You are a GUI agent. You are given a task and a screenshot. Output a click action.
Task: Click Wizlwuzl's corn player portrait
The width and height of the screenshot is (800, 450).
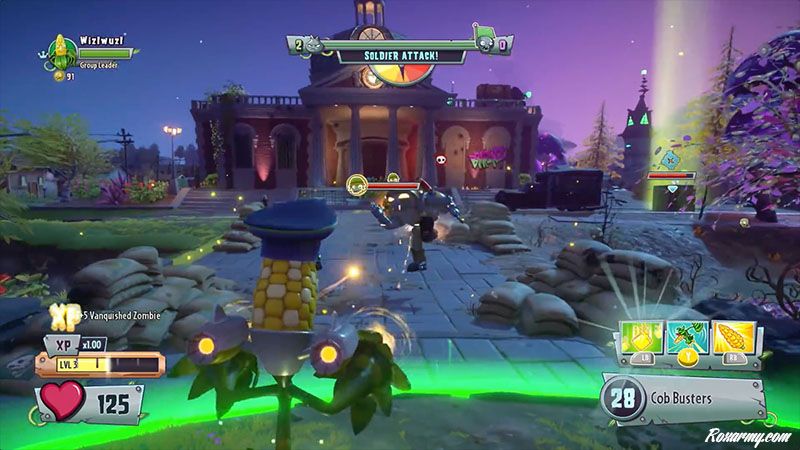click(62, 50)
